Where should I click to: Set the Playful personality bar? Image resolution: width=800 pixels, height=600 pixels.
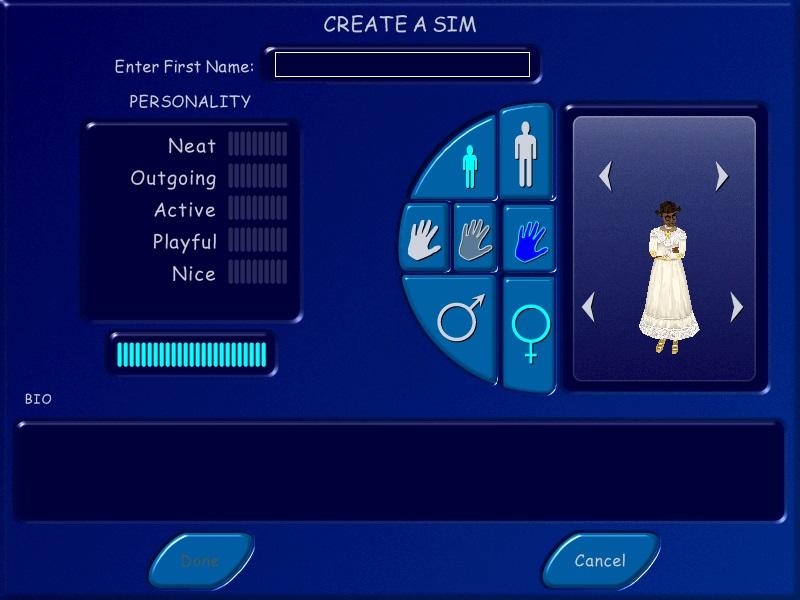[257, 241]
